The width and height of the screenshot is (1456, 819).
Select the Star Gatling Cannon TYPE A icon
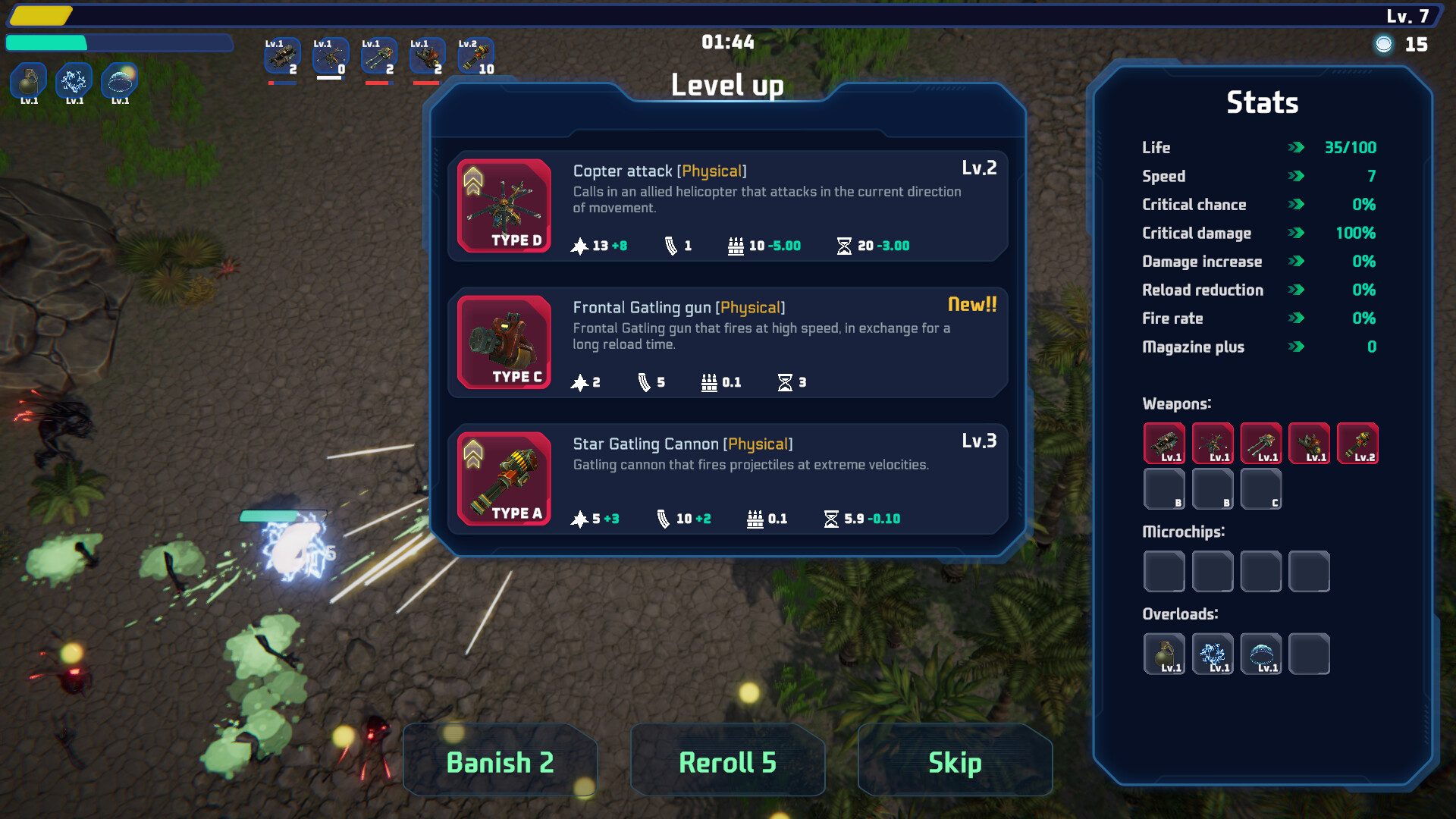pos(504,479)
